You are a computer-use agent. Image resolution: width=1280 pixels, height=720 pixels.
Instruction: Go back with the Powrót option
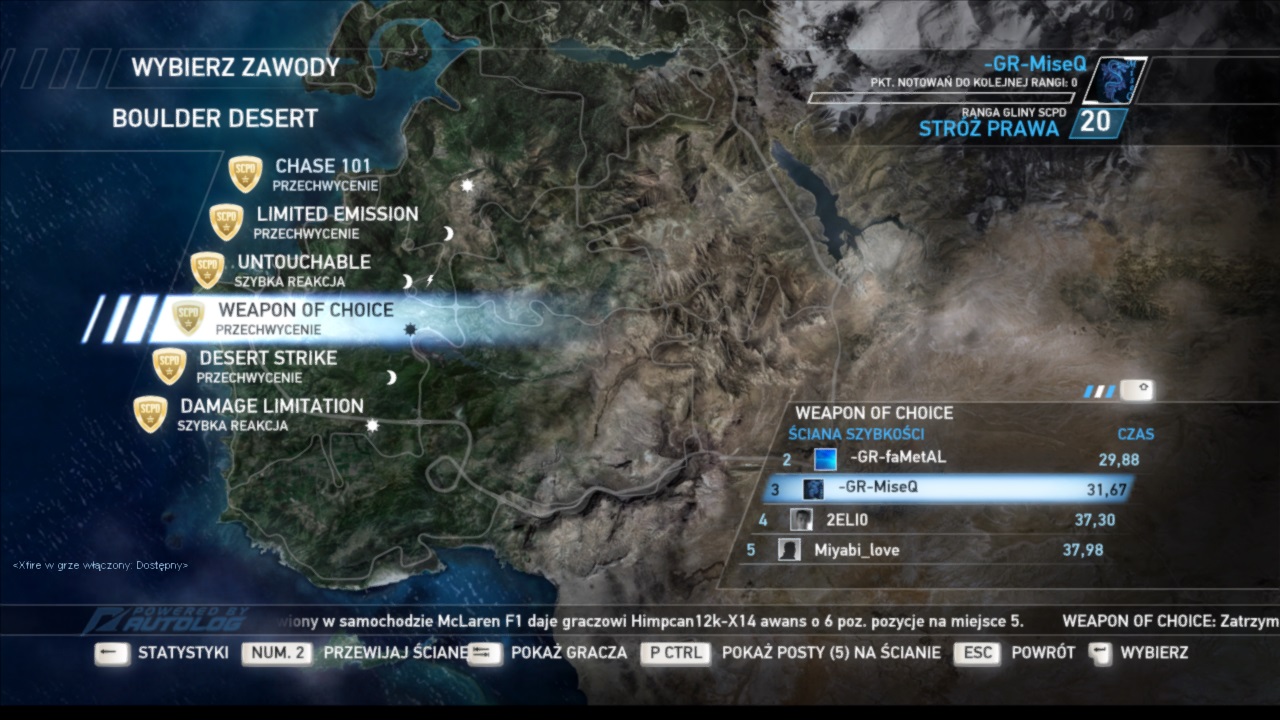[1043, 653]
